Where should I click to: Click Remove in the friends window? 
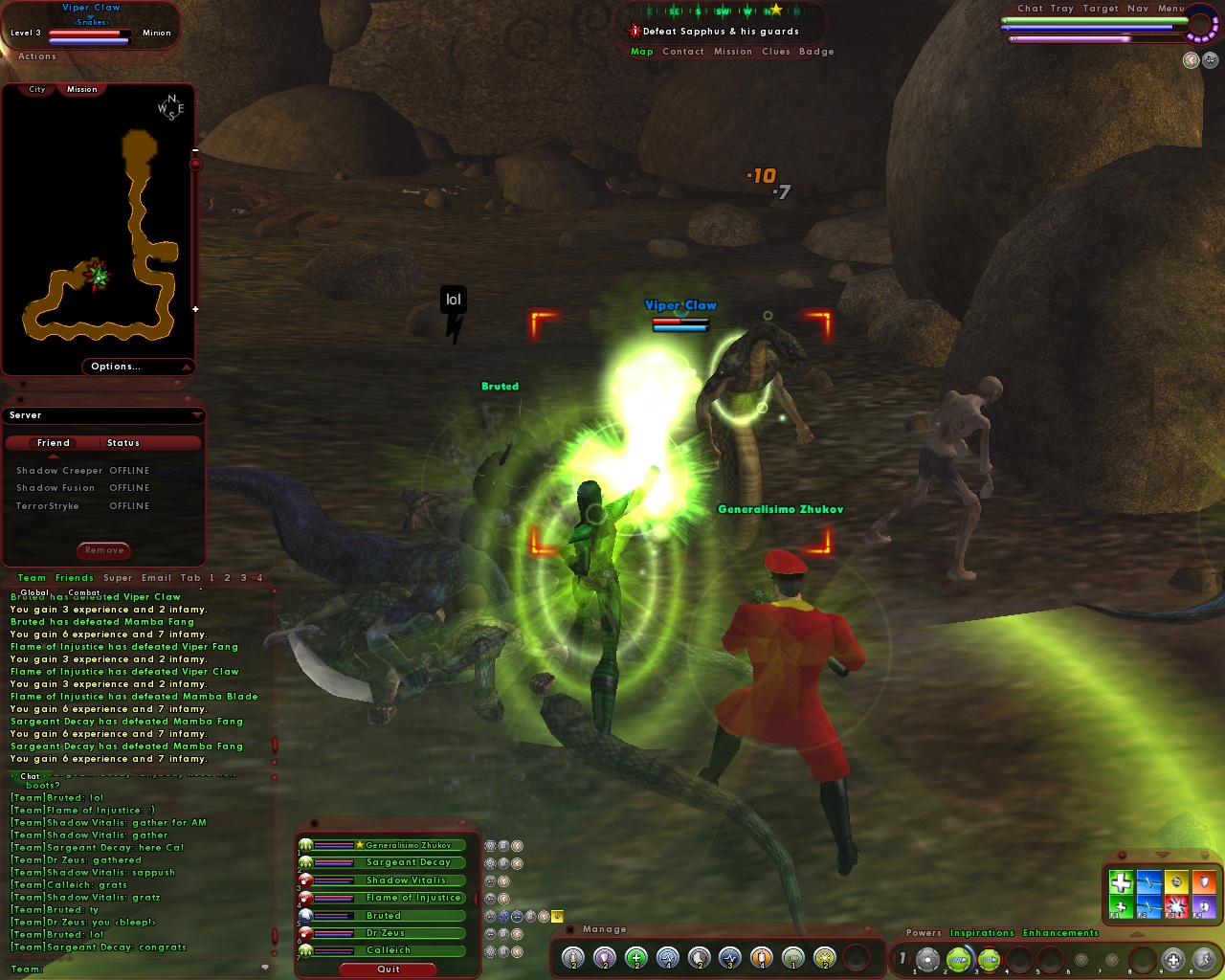point(103,550)
